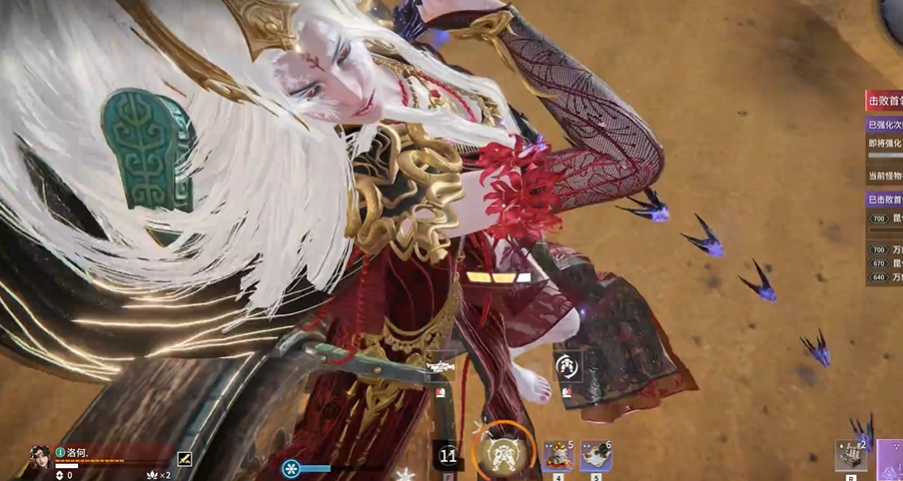The image size is (903, 481).
Task: Open the 击败首领 objective header
Action: pos(884,100)
